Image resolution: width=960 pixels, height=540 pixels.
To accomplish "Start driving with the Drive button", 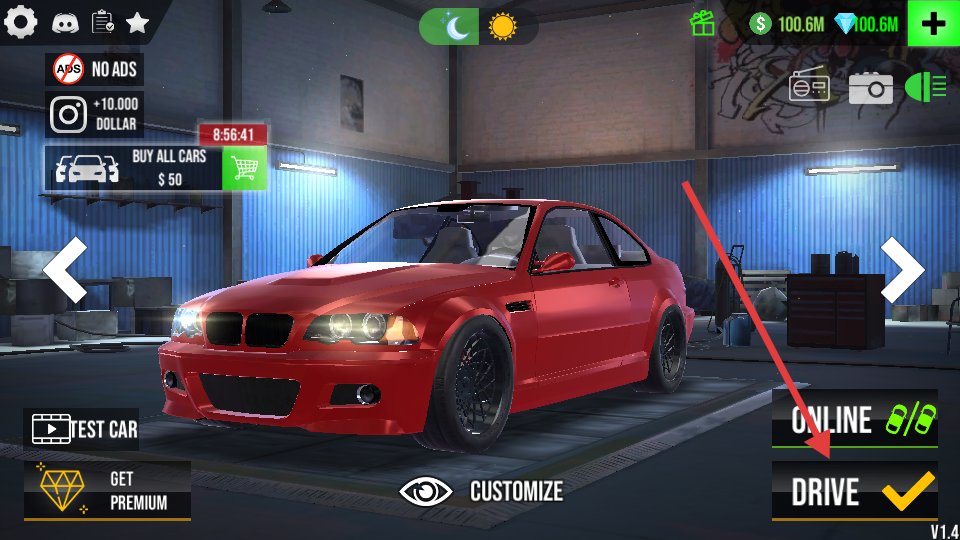I will tap(854, 491).
